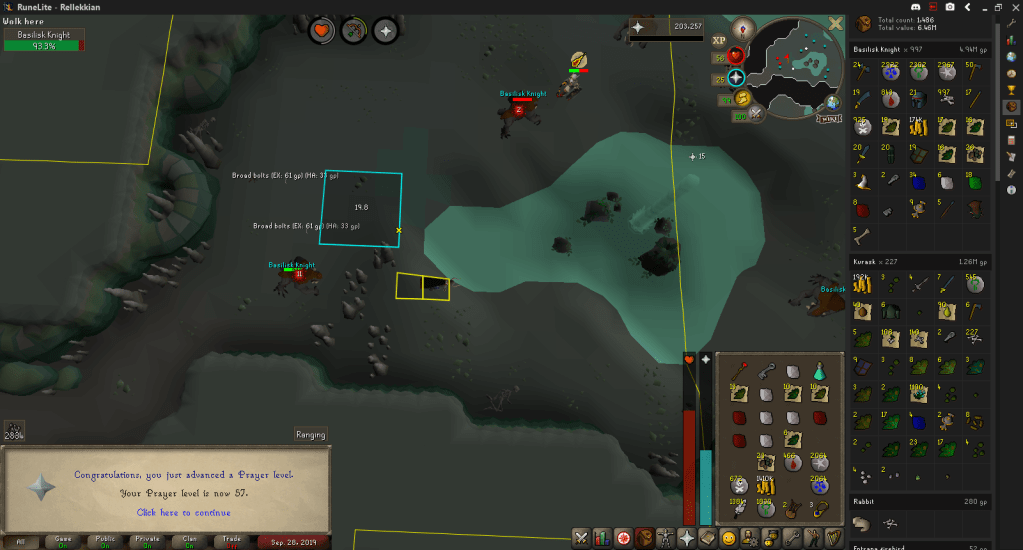The width and height of the screenshot is (1023, 550).
Task: Take a screenshot with the camera button
Action: 949,8
